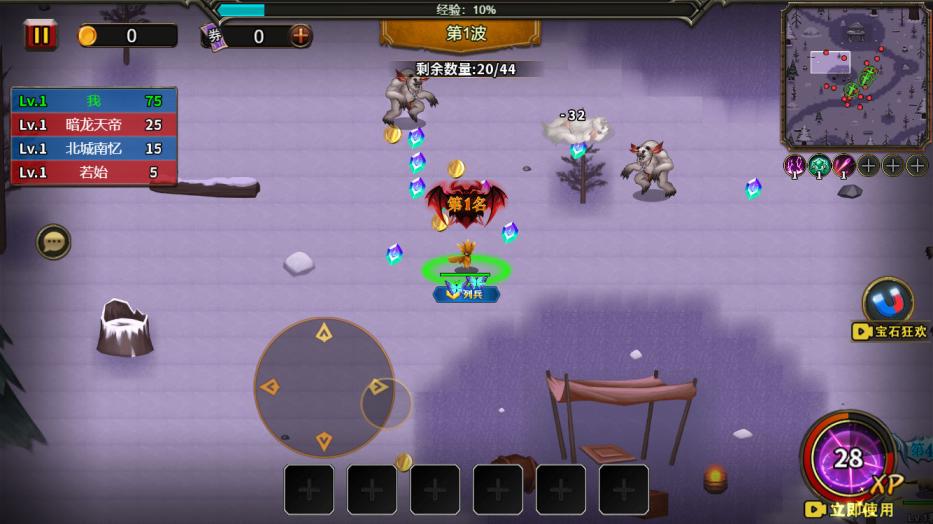Select 北城南忆 in the leaderboard
933x524 pixels.
tap(94, 148)
